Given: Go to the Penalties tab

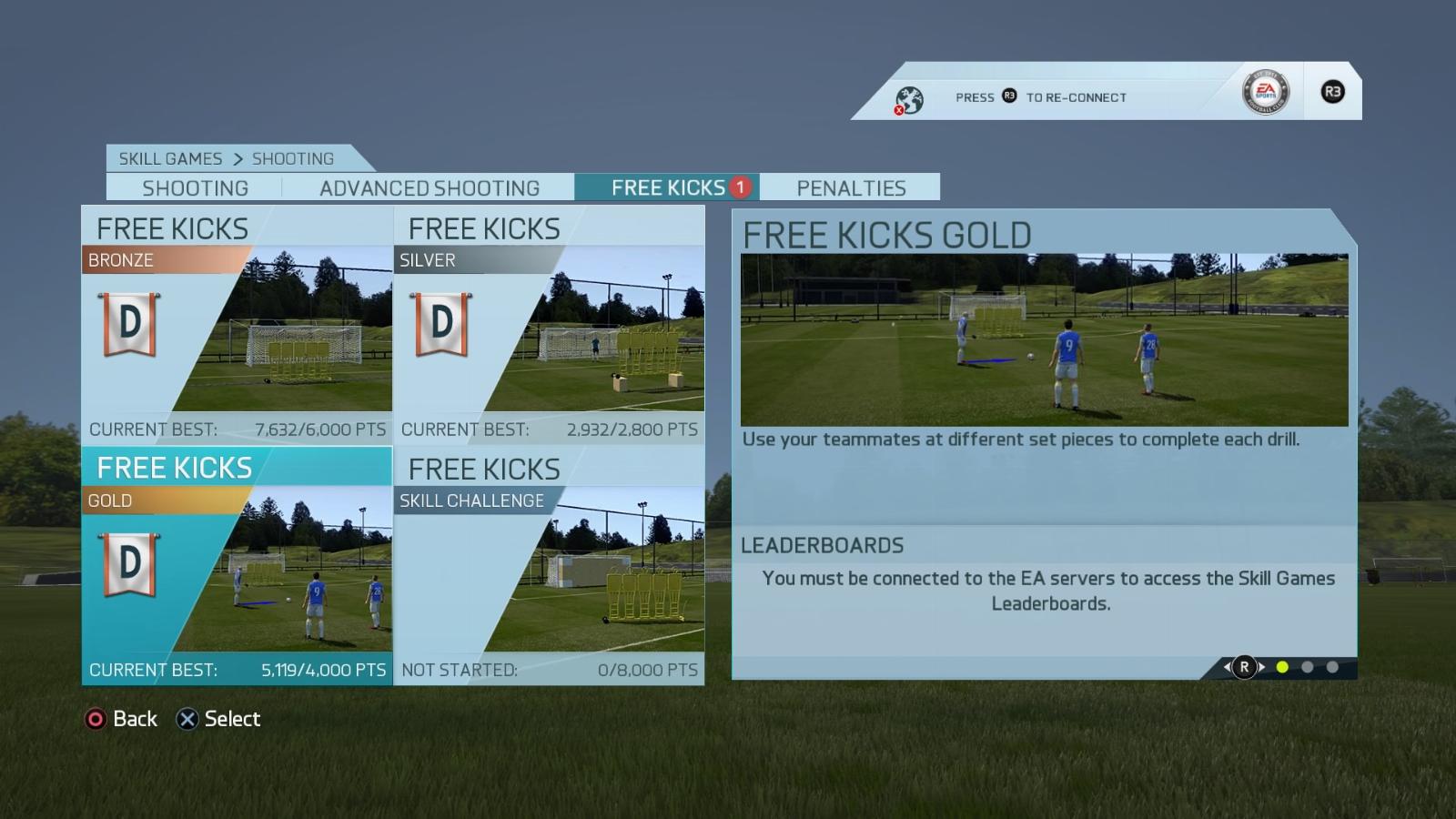Looking at the screenshot, I should point(851,187).
